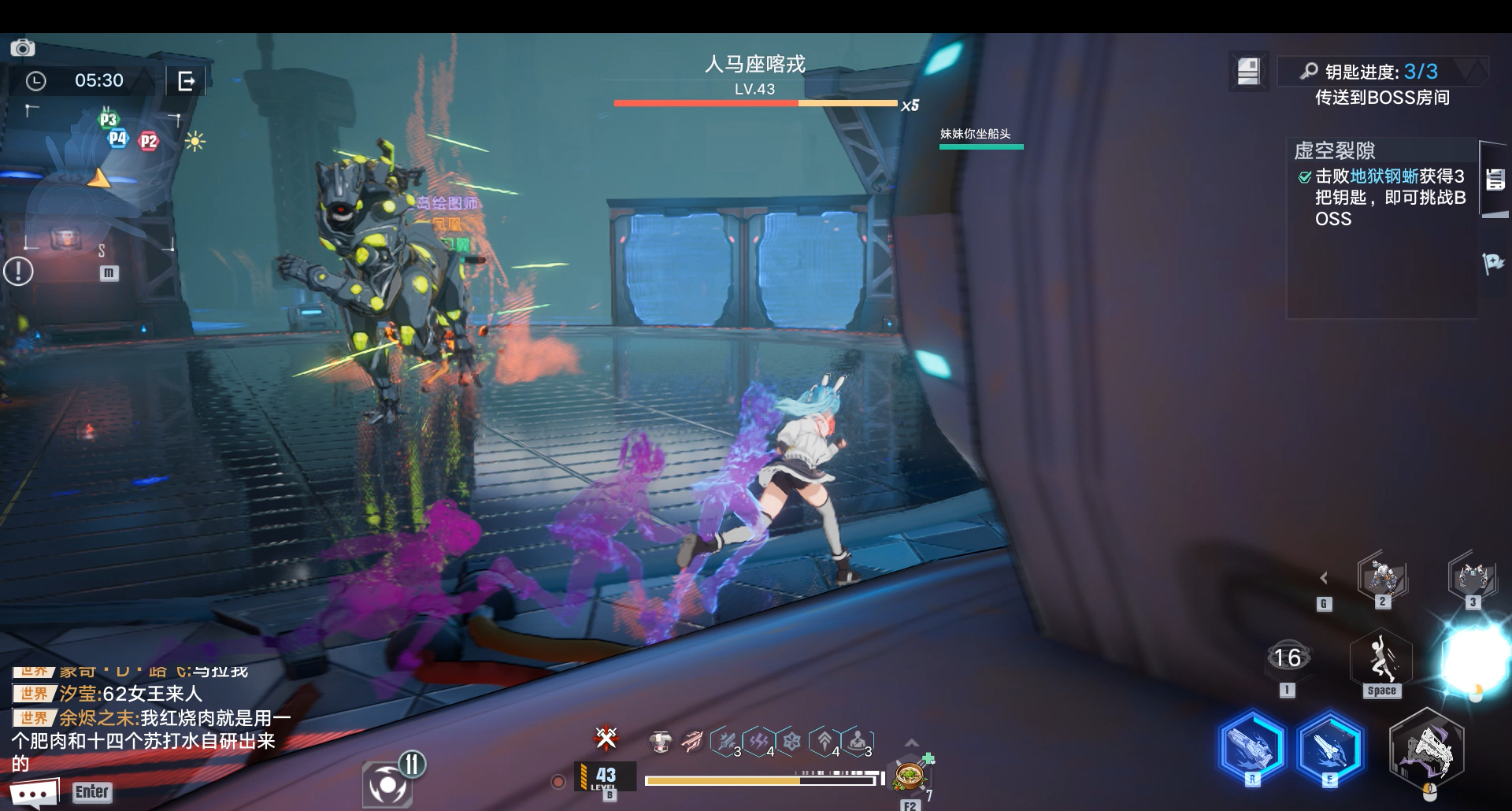
Task: Expand the arrow above the food slot
Action: tap(911, 742)
